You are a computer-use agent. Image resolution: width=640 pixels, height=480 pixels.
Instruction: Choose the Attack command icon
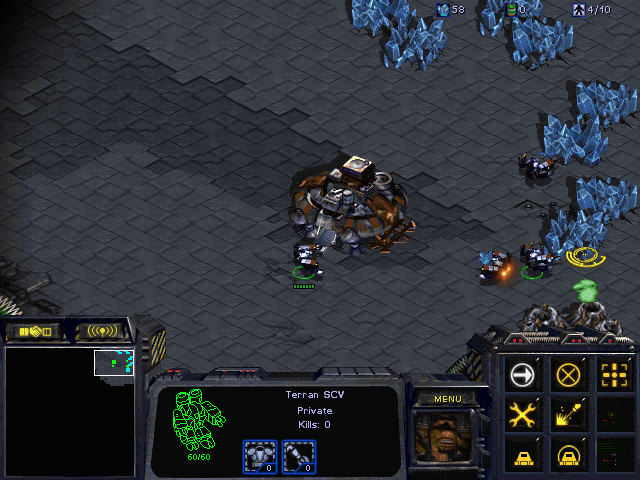(613, 375)
